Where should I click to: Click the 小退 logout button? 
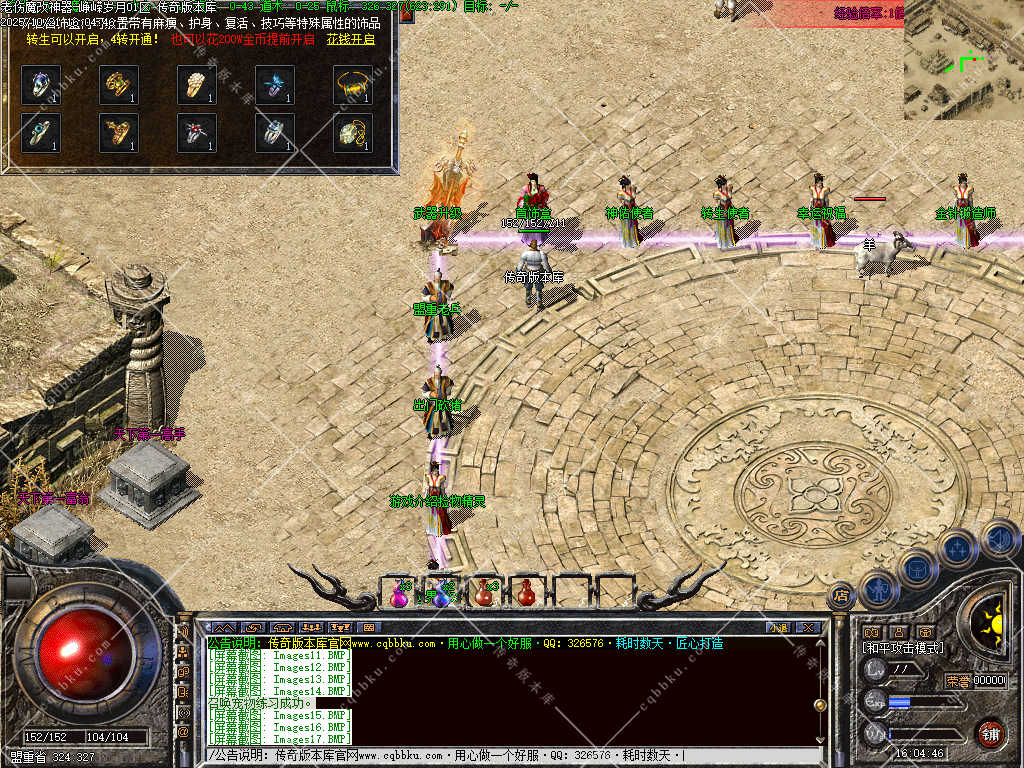(777, 628)
